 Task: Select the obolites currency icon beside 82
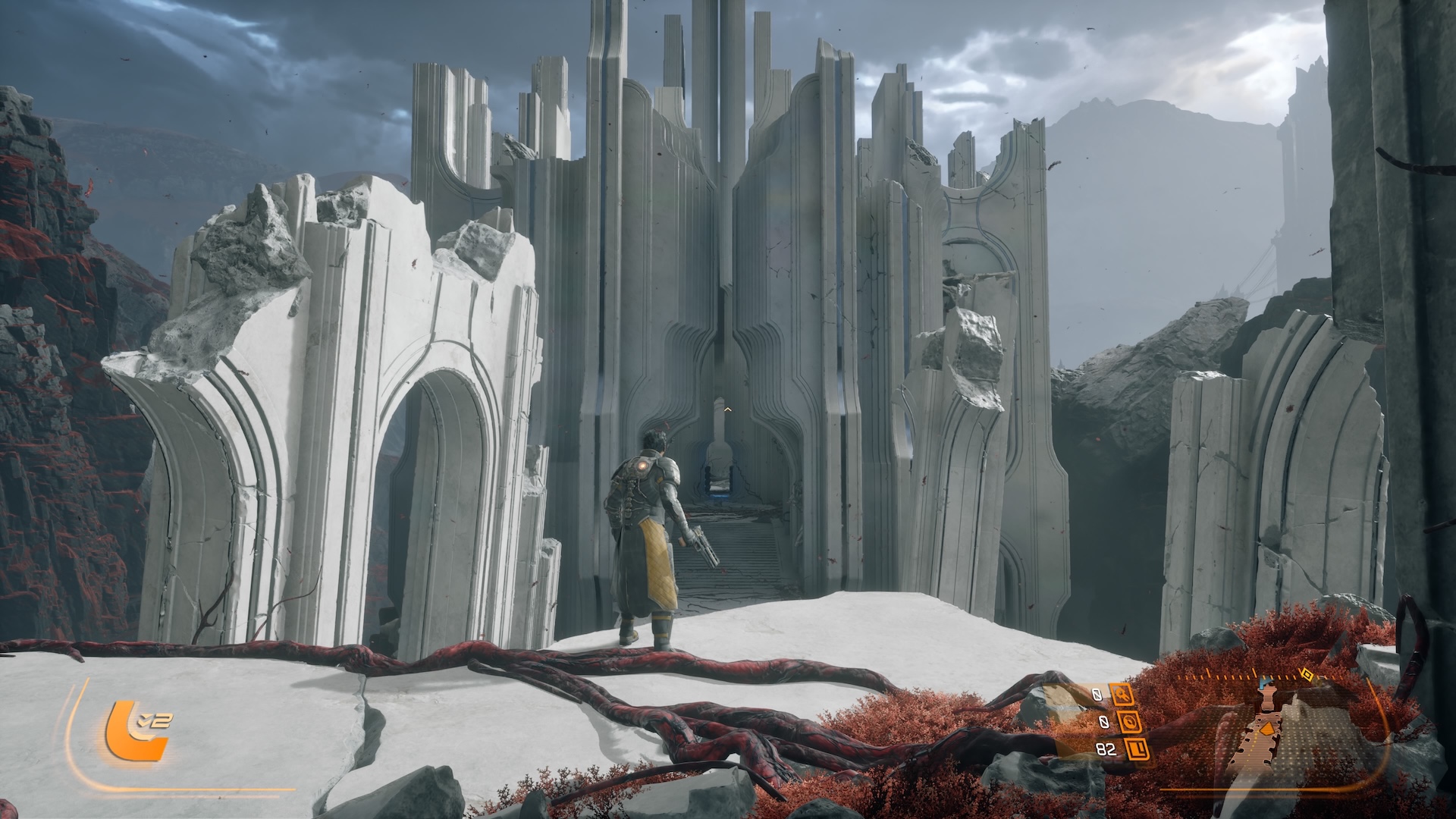coord(1136,750)
